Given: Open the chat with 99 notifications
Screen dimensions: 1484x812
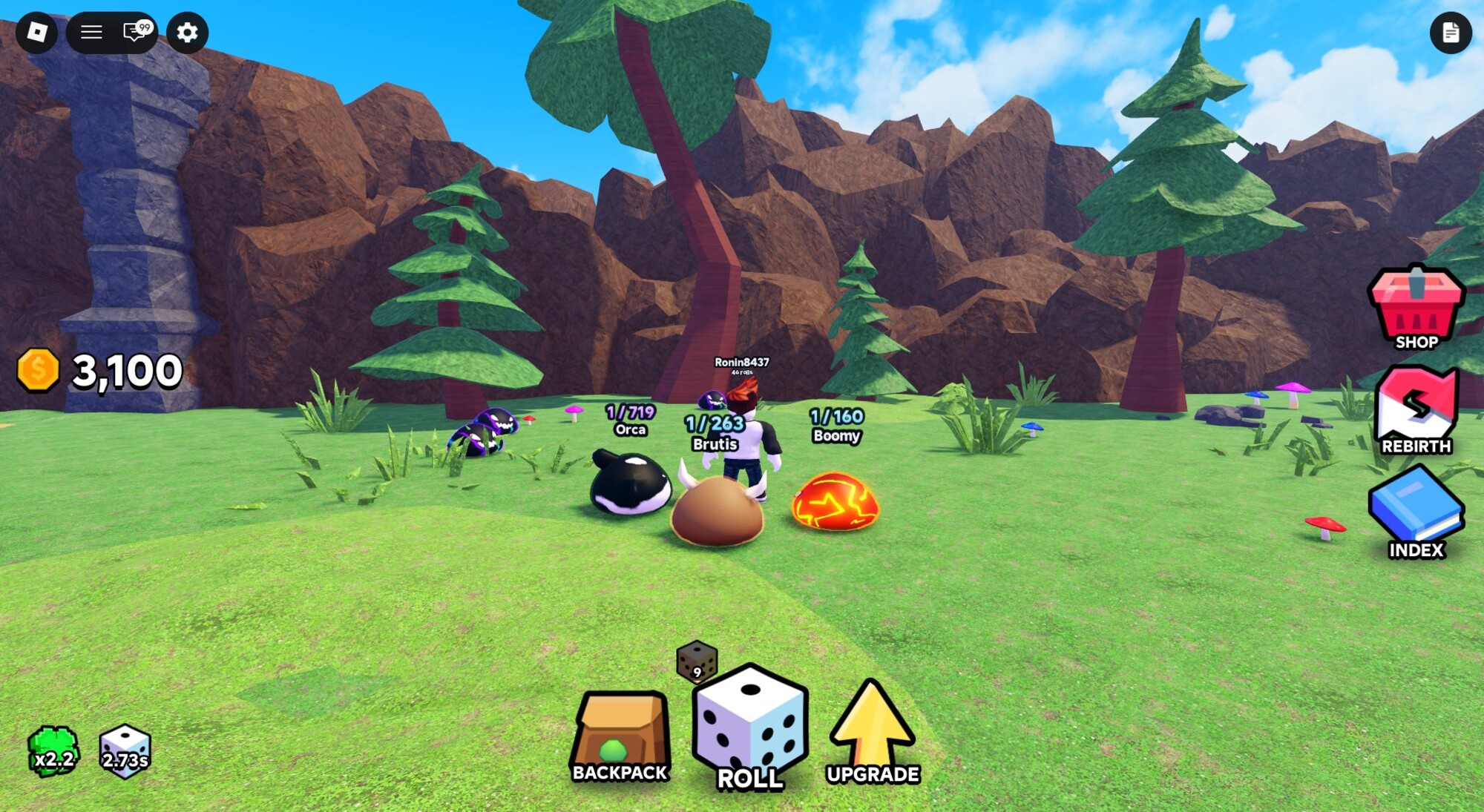Looking at the screenshot, I should (137, 32).
